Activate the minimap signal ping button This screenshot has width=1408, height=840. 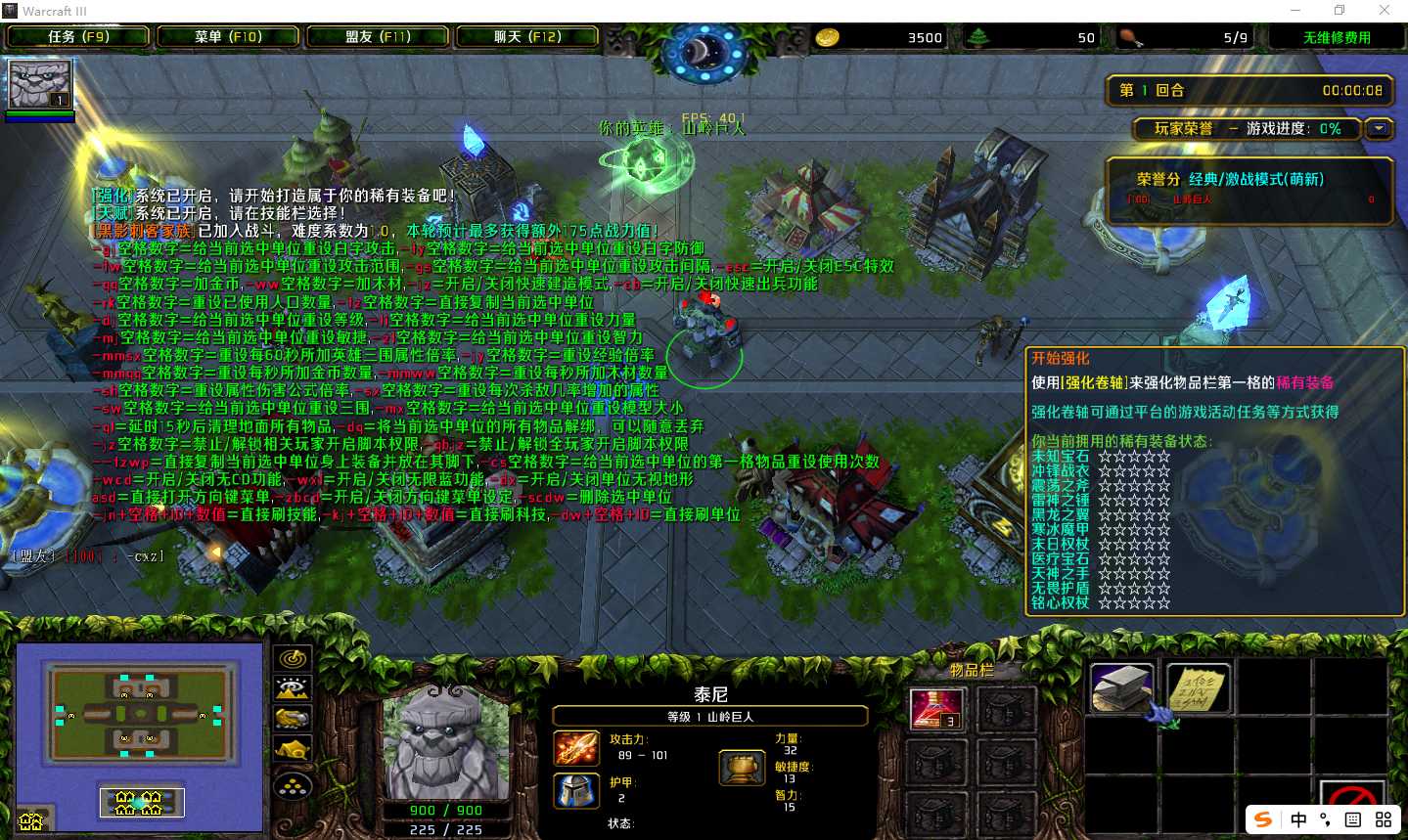[x=293, y=659]
